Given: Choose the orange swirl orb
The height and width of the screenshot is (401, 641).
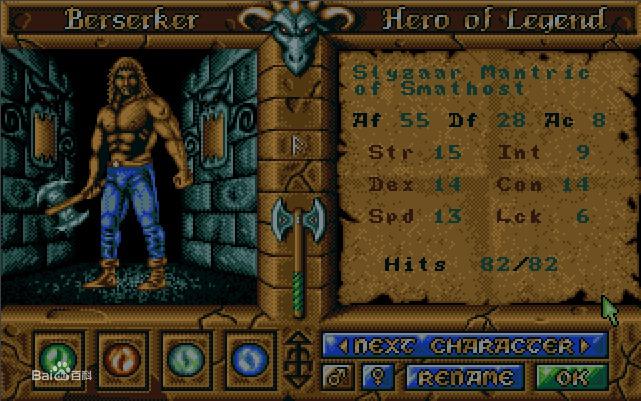Looking at the screenshot, I should click(121, 357).
